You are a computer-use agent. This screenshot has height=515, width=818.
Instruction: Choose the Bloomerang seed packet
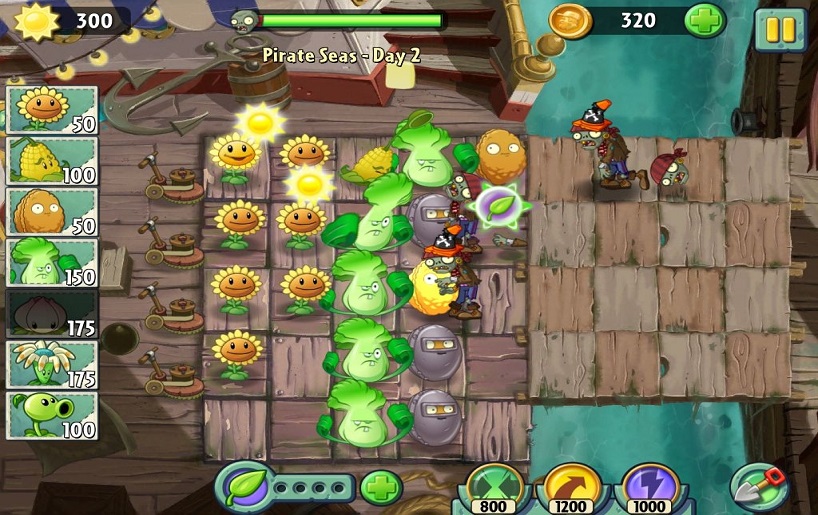(x=52, y=364)
